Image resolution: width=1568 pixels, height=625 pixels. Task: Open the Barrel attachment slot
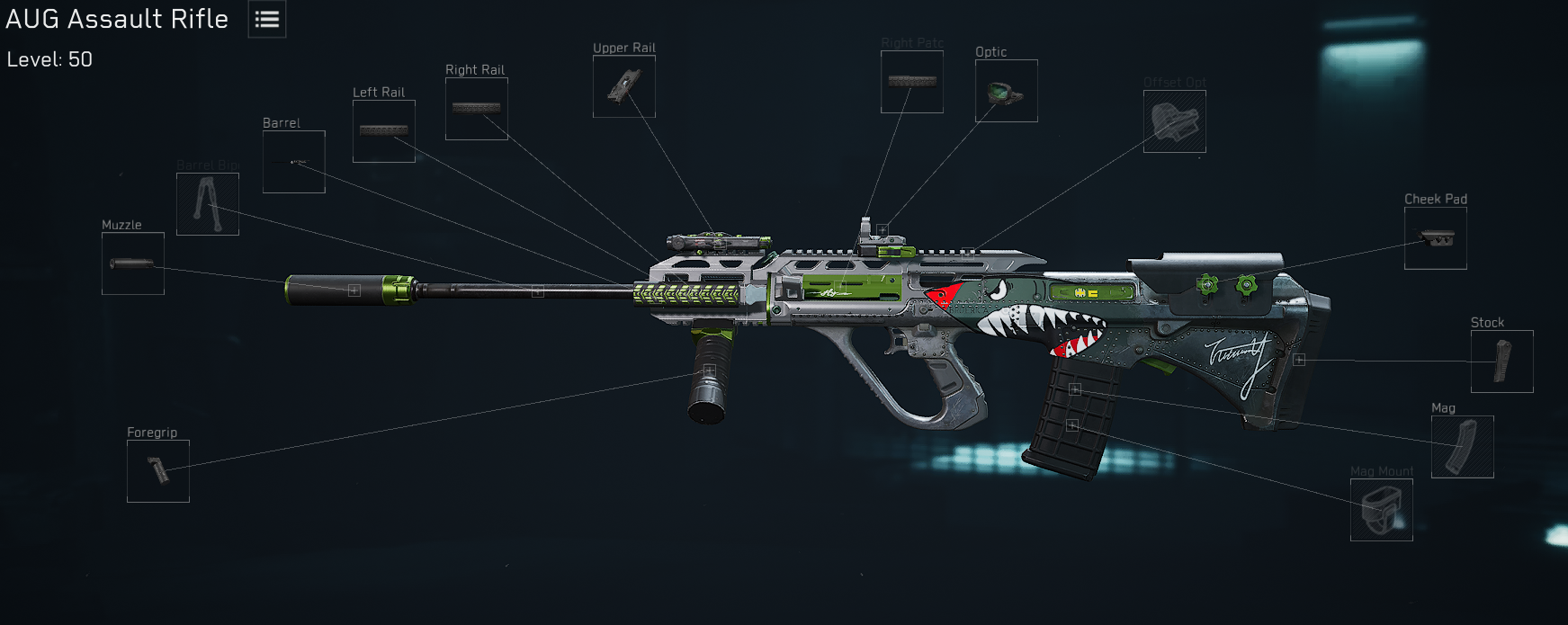(293, 162)
